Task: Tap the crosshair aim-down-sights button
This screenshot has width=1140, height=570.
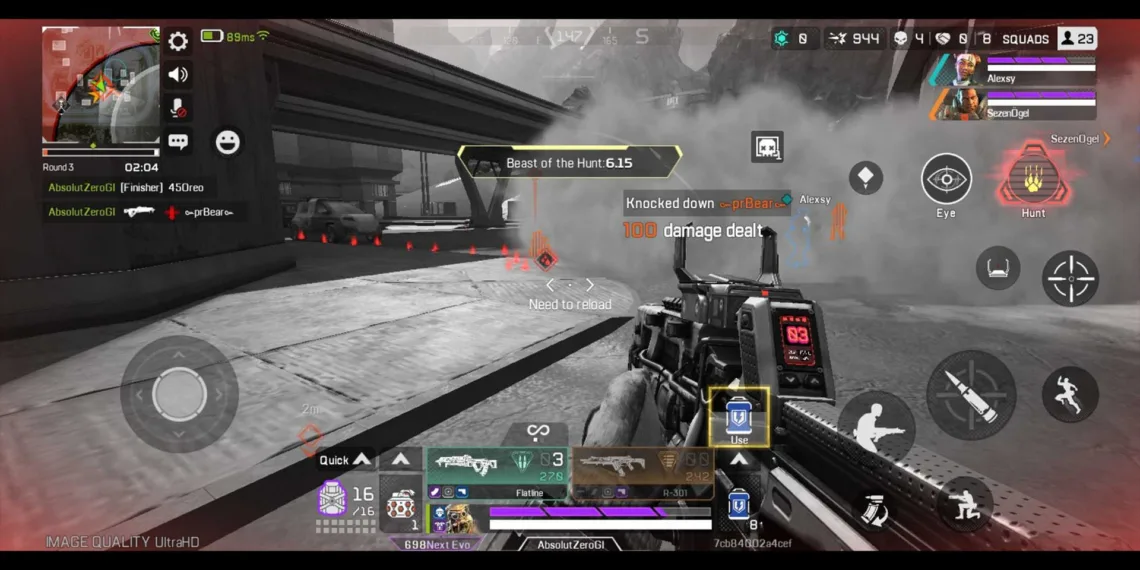Action: [x=1070, y=278]
